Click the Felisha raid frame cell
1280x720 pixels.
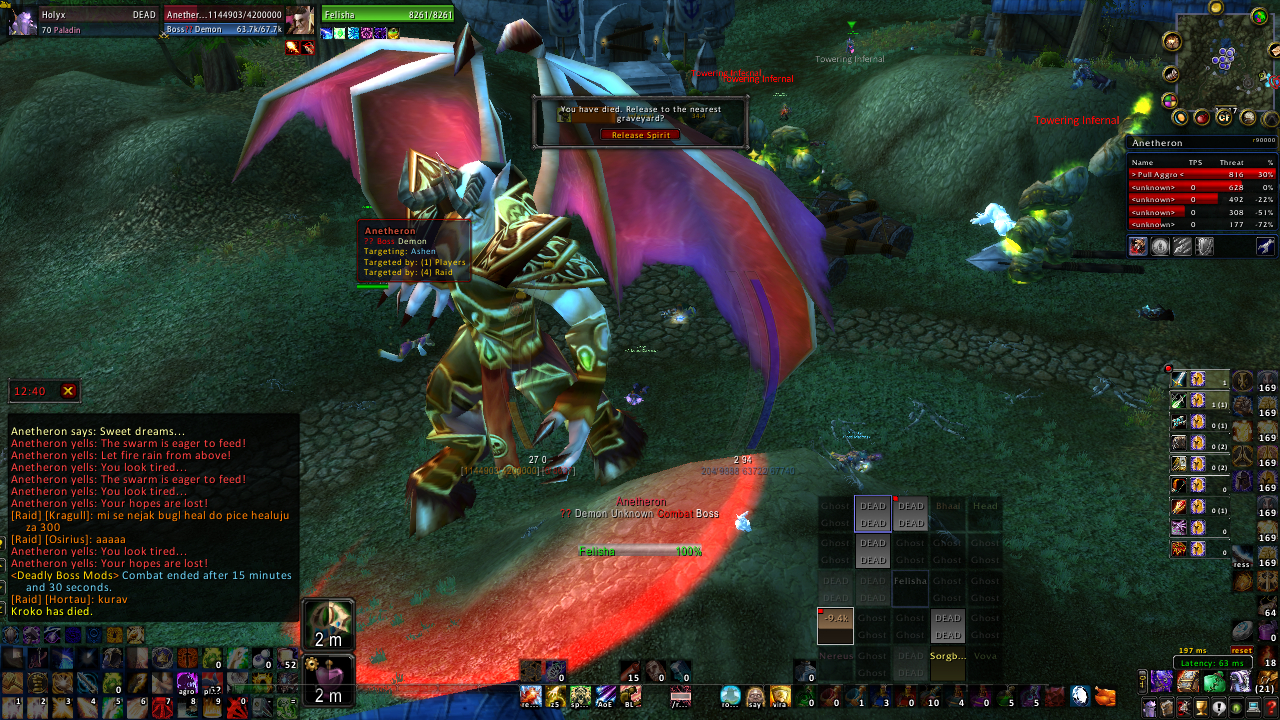(910, 581)
